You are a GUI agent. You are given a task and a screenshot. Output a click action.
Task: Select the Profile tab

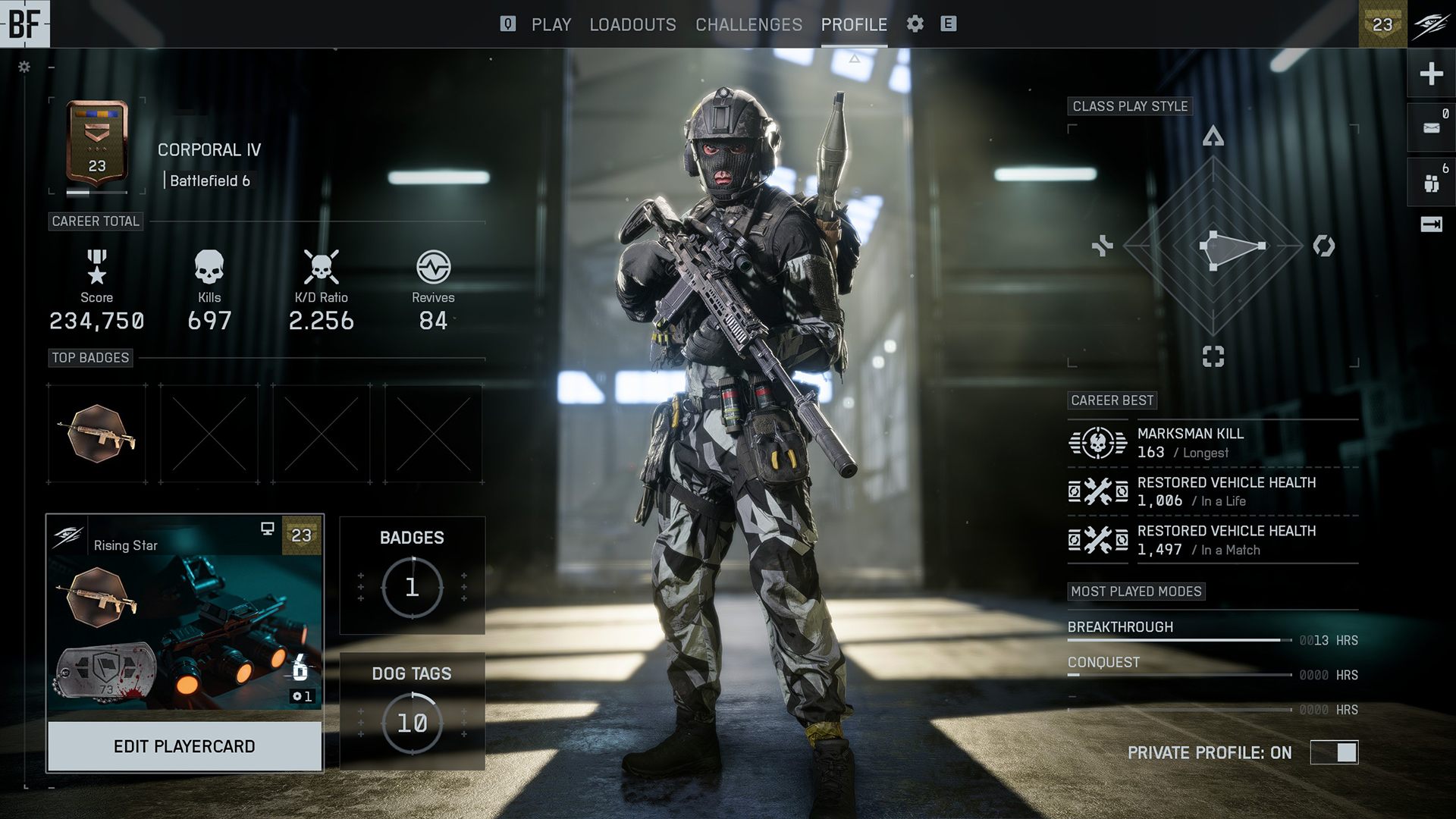click(854, 24)
